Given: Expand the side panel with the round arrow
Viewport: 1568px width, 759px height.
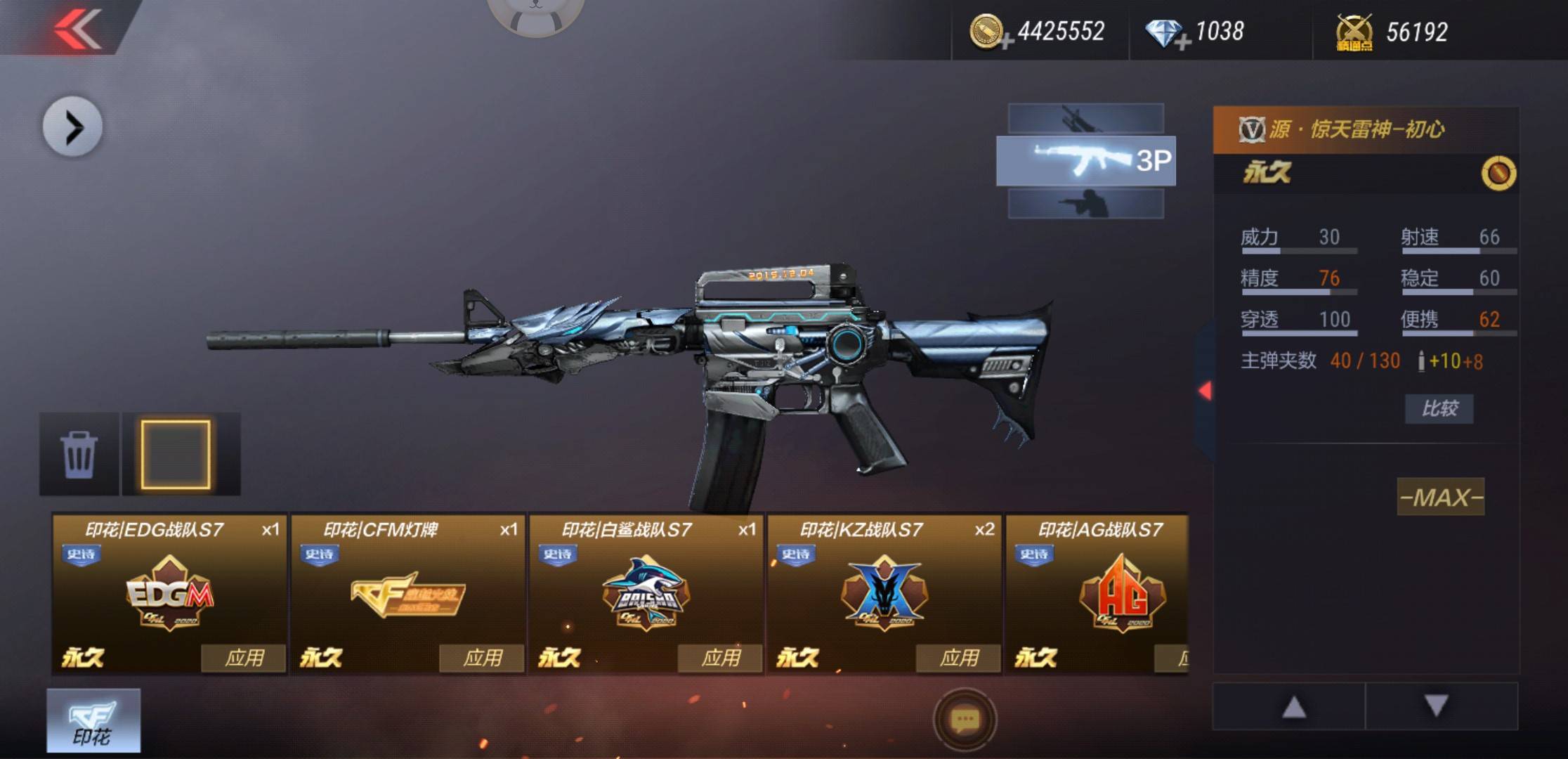Looking at the screenshot, I should (72, 127).
